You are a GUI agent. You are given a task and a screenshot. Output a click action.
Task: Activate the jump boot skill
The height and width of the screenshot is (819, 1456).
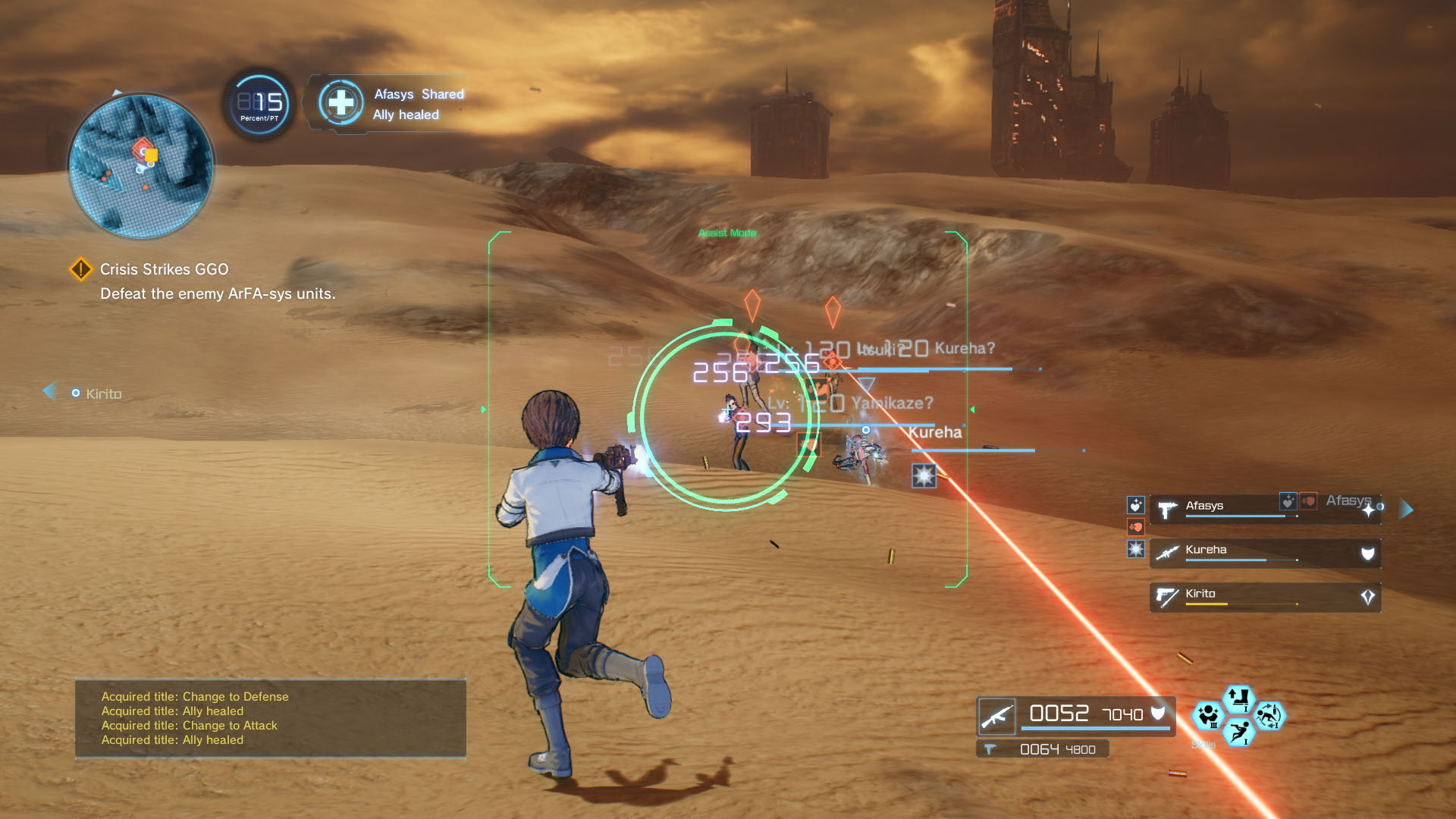tap(1238, 698)
